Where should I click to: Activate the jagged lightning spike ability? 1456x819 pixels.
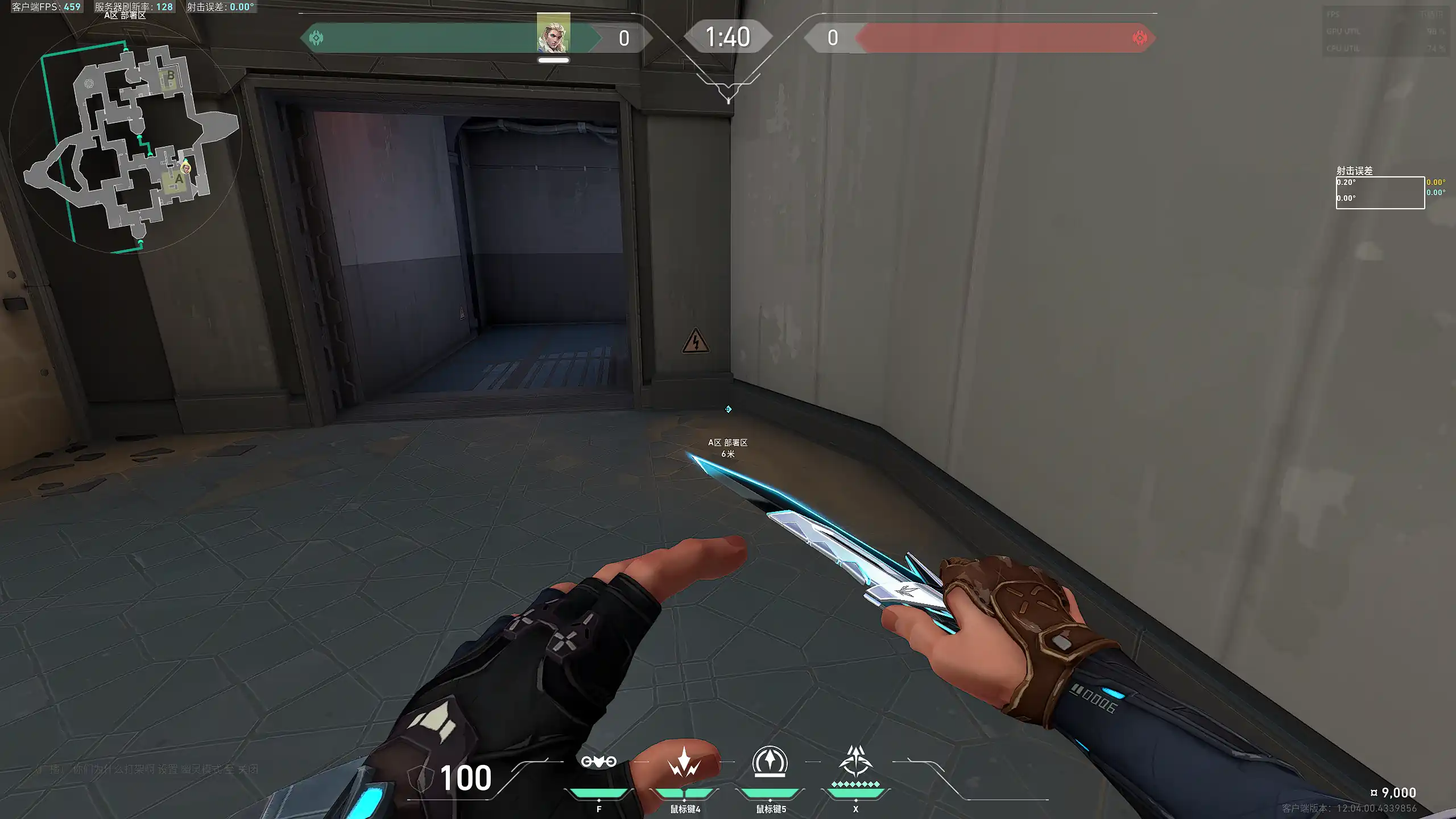point(684,763)
